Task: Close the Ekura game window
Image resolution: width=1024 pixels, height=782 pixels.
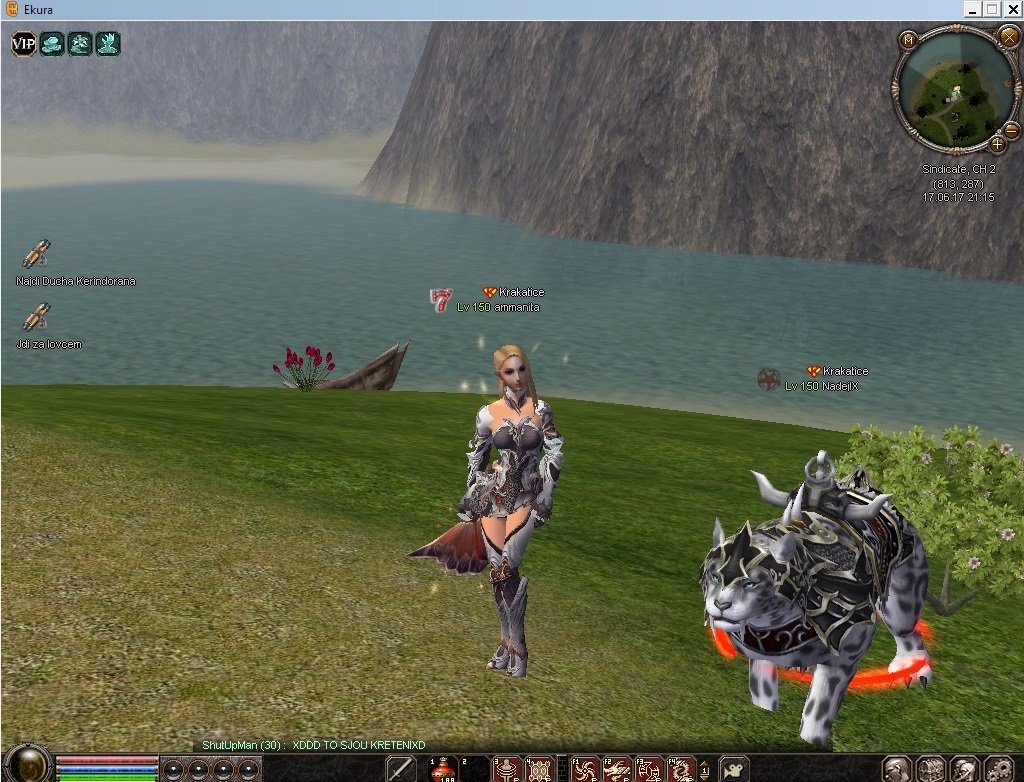Action: coord(1011,9)
